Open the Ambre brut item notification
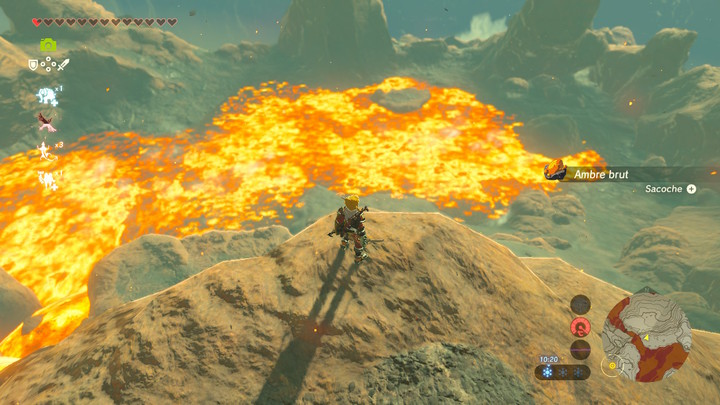Image resolution: width=720 pixels, height=405 pixels. pyautogui.click(x=600, y=174)
